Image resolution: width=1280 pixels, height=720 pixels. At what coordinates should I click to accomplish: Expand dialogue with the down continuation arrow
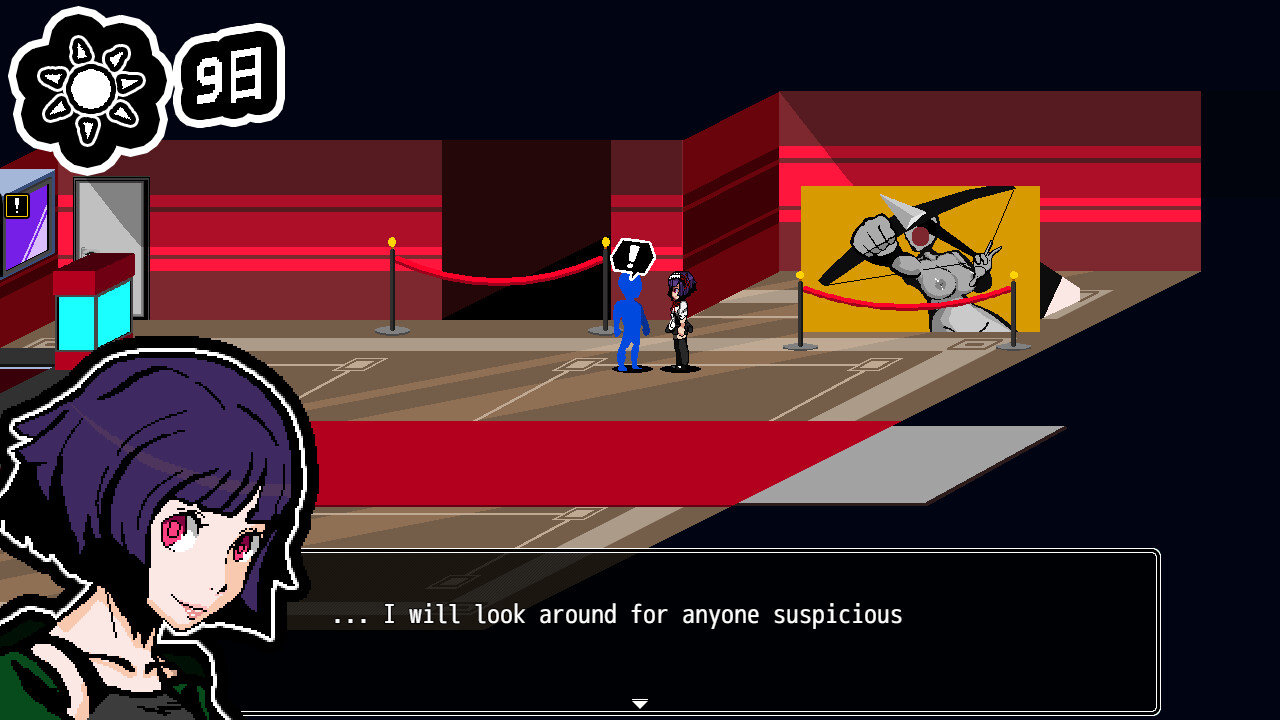click(x=639, y=703)
